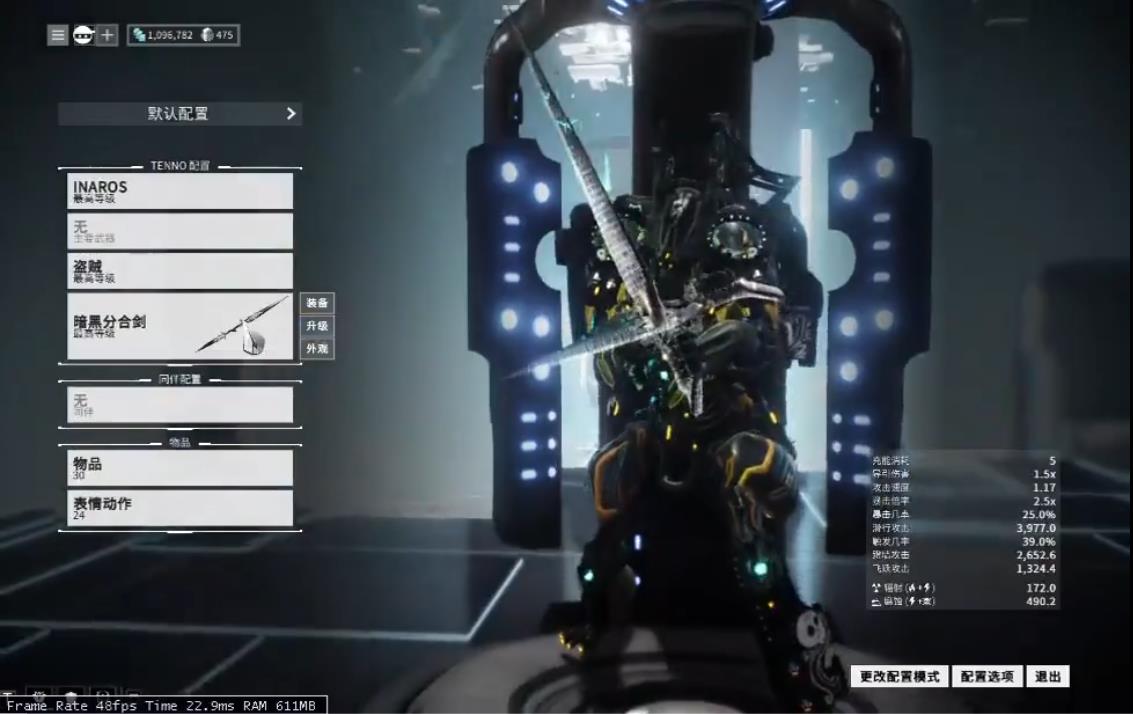This screenshot has width=1133, height=714.
Task: Select the 盗贼 secondary weapon slot
Action: (180, 271)
